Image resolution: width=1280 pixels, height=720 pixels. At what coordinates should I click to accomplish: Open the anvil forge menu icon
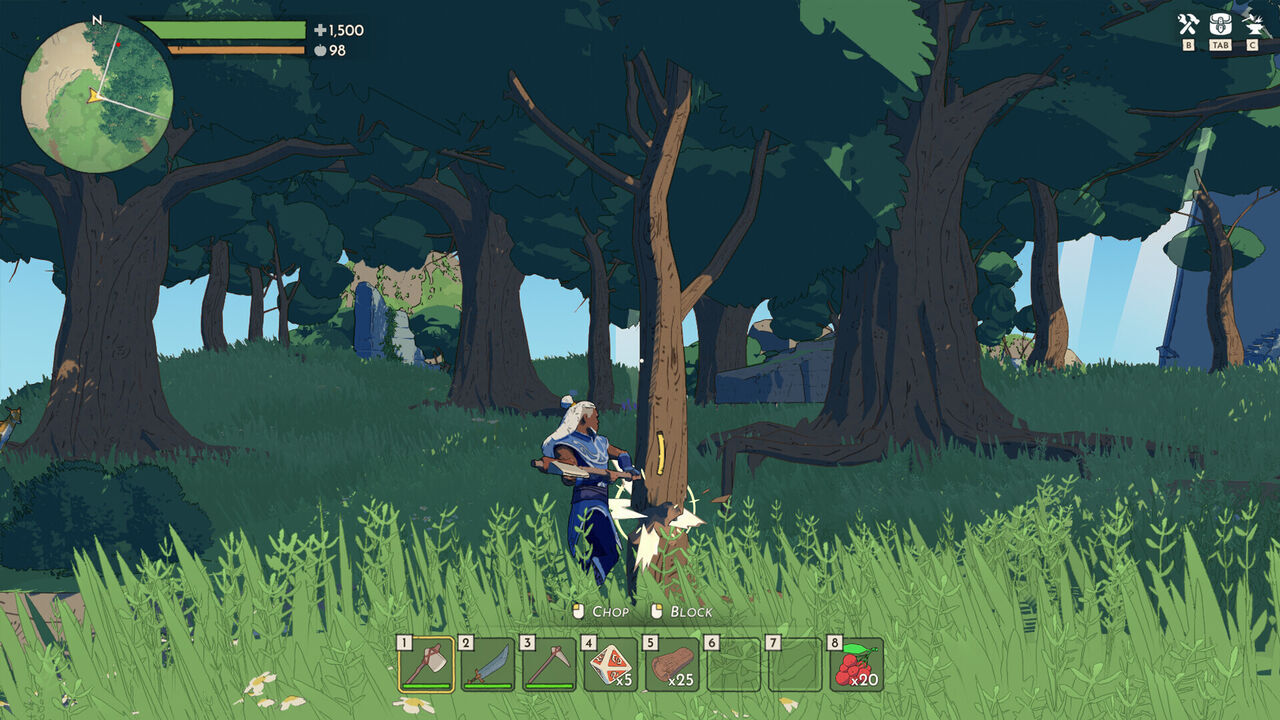(1252, 23)
